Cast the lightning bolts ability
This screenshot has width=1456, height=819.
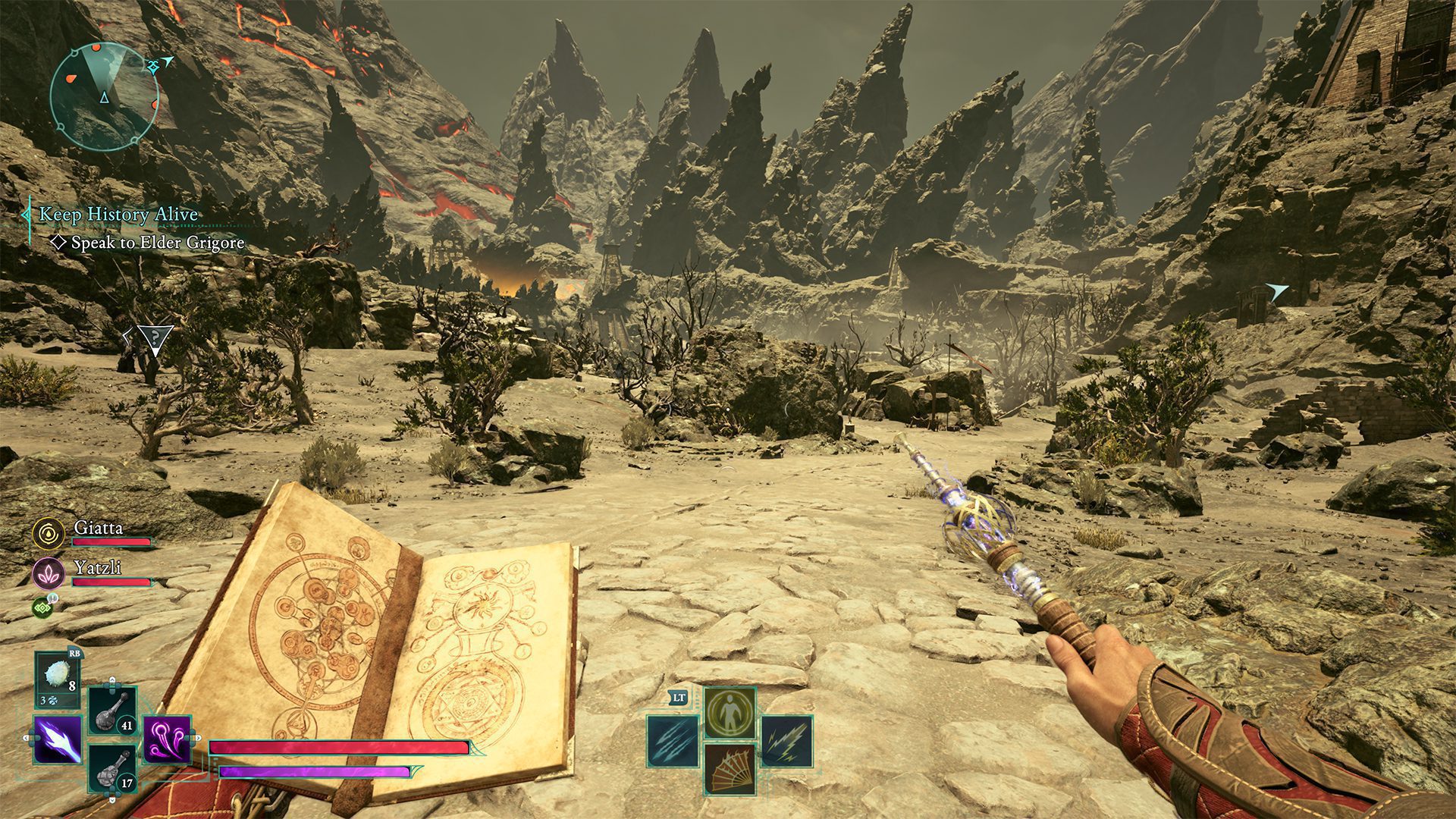tap(786, 741)
